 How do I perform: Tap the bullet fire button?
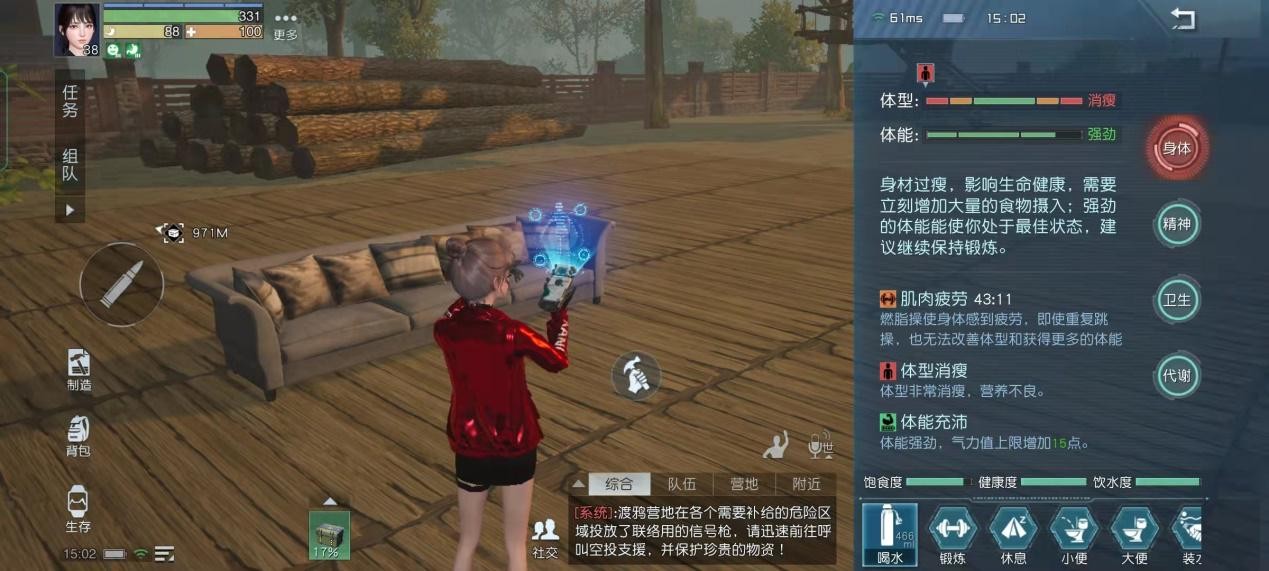pyautogui.click(x=122, y=285)
